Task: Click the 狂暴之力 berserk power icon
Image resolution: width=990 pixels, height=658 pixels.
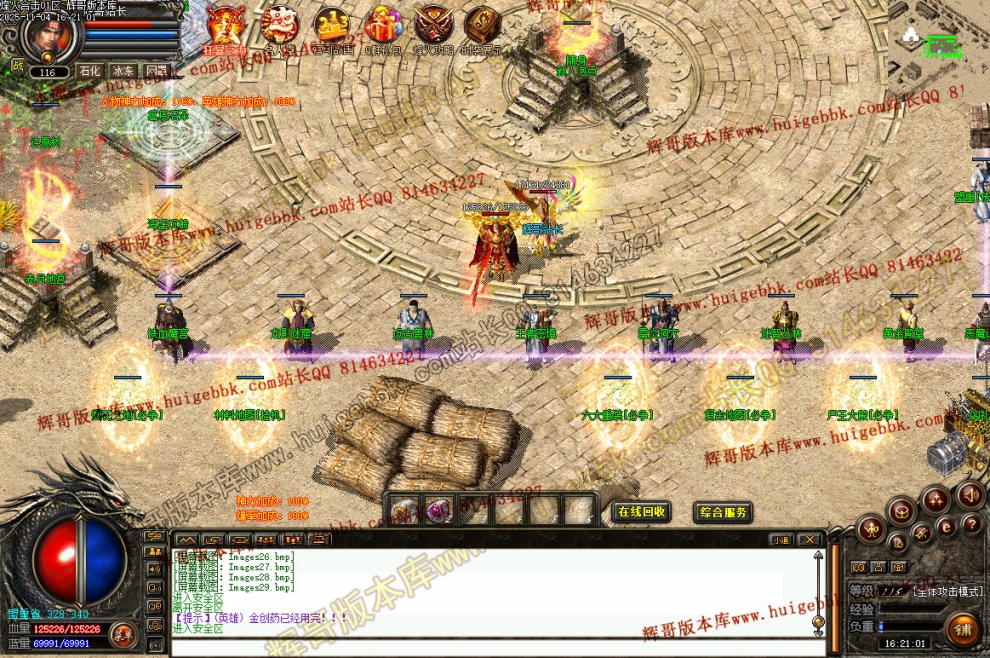Action: pos(226,26)
